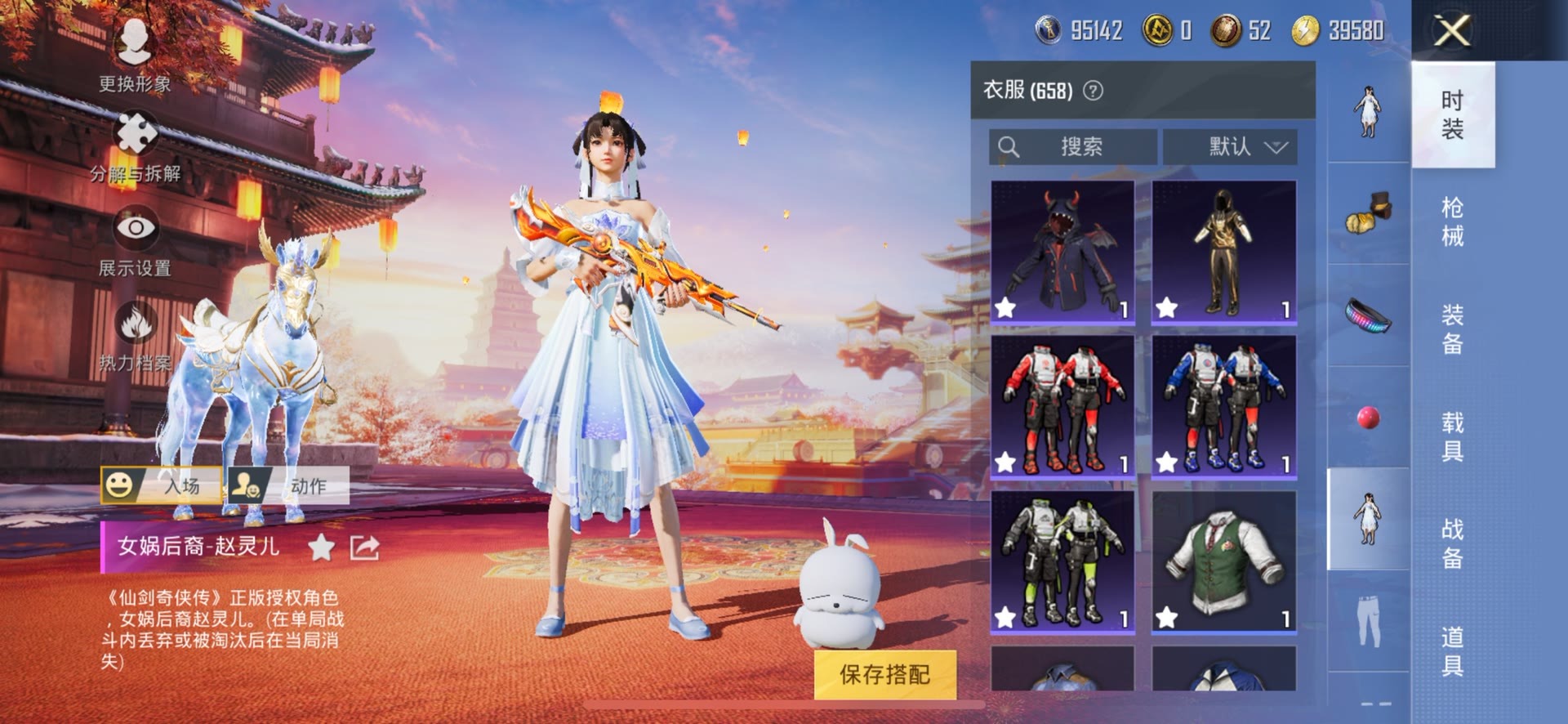Open 分解与拆解 puzzle piece option
This screenshot has width=1568, height=724.
(x=136, y=136)
